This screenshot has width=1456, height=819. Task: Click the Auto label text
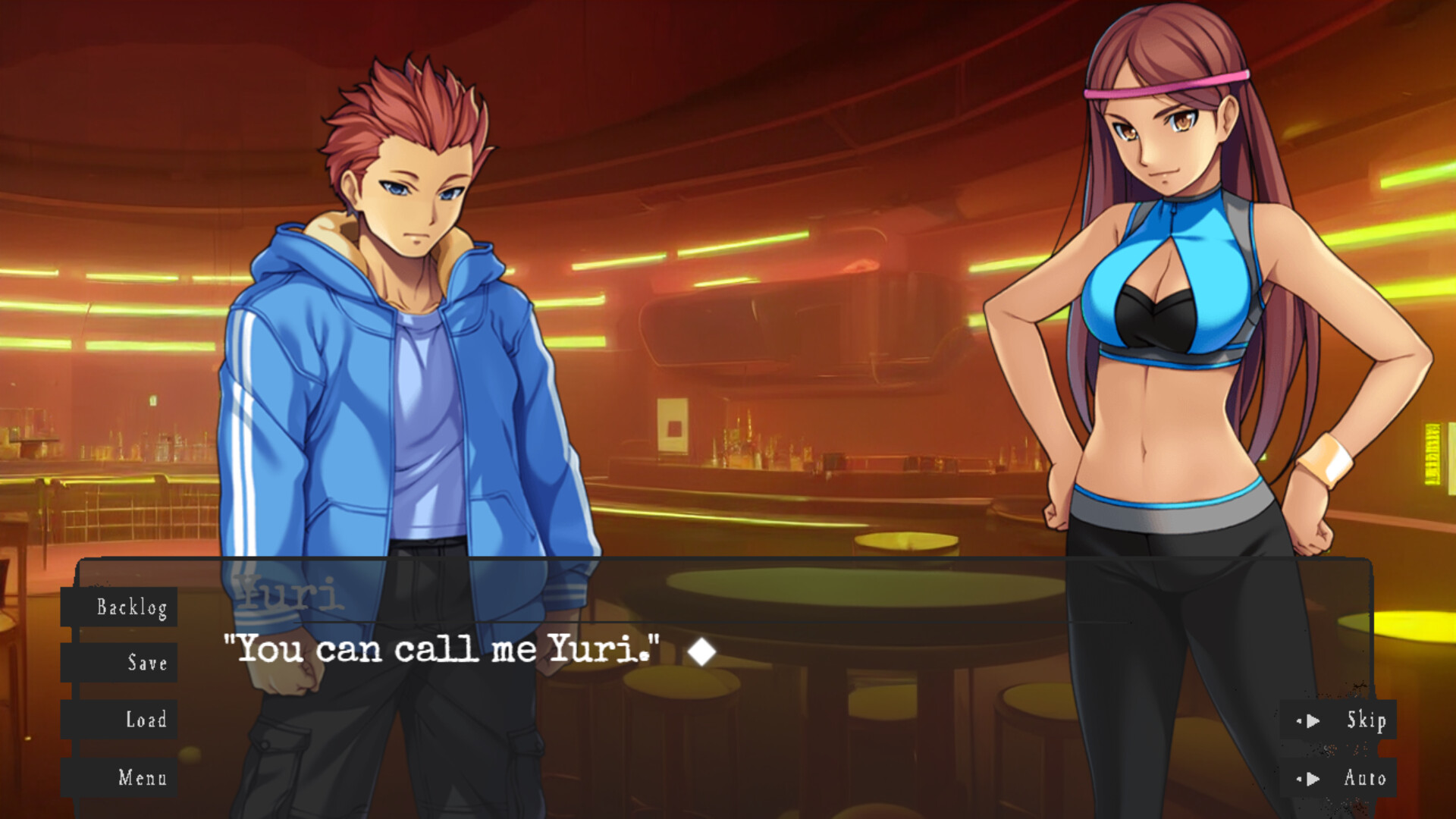(x=1365, y=778)
